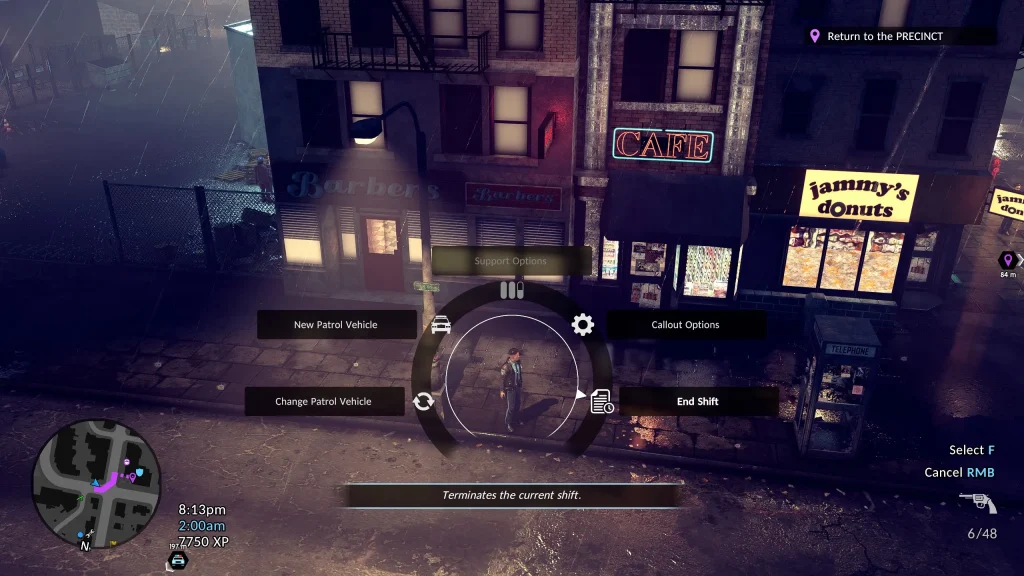Open Callout Options
This screenshot has height=576, width=1024.
686,325
